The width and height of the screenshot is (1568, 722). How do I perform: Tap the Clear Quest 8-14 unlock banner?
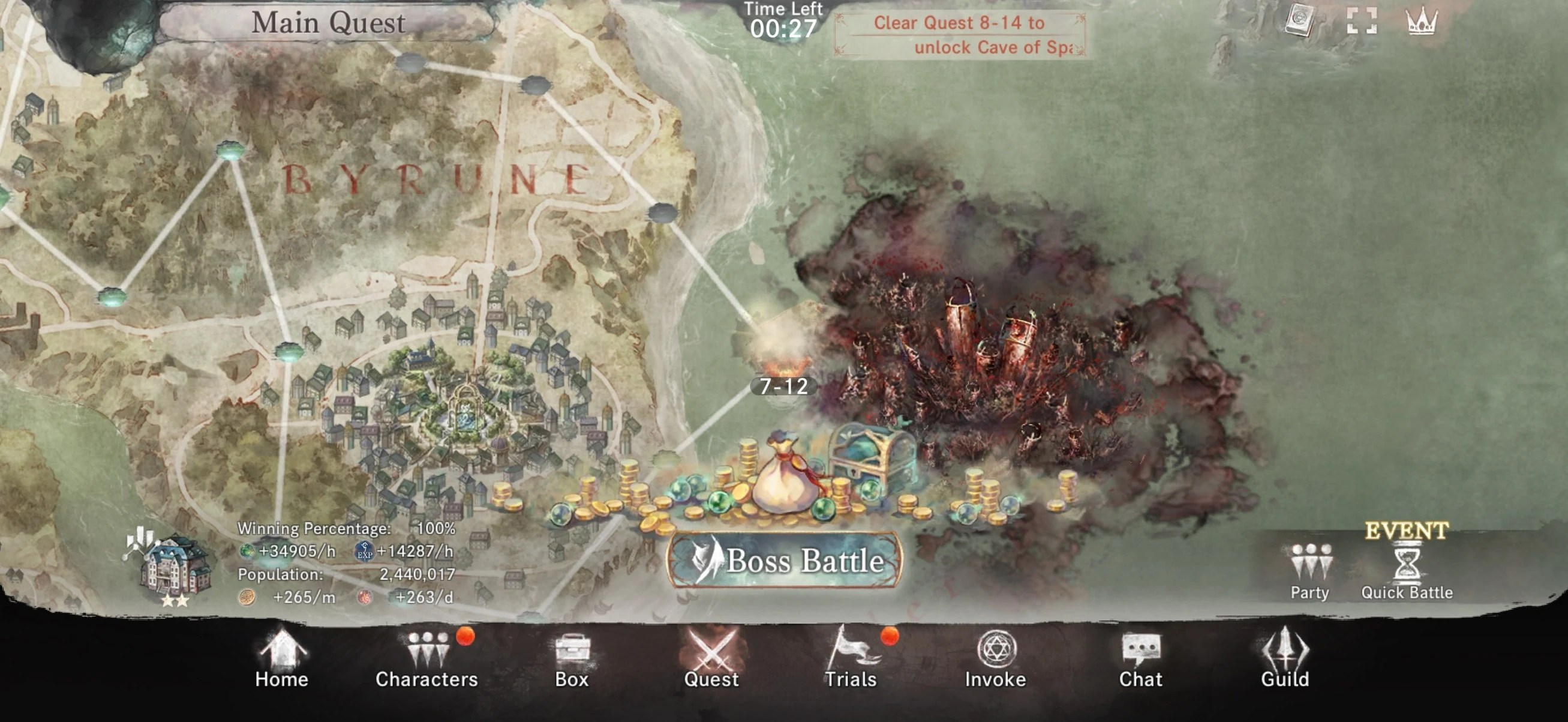pos(959,35)
